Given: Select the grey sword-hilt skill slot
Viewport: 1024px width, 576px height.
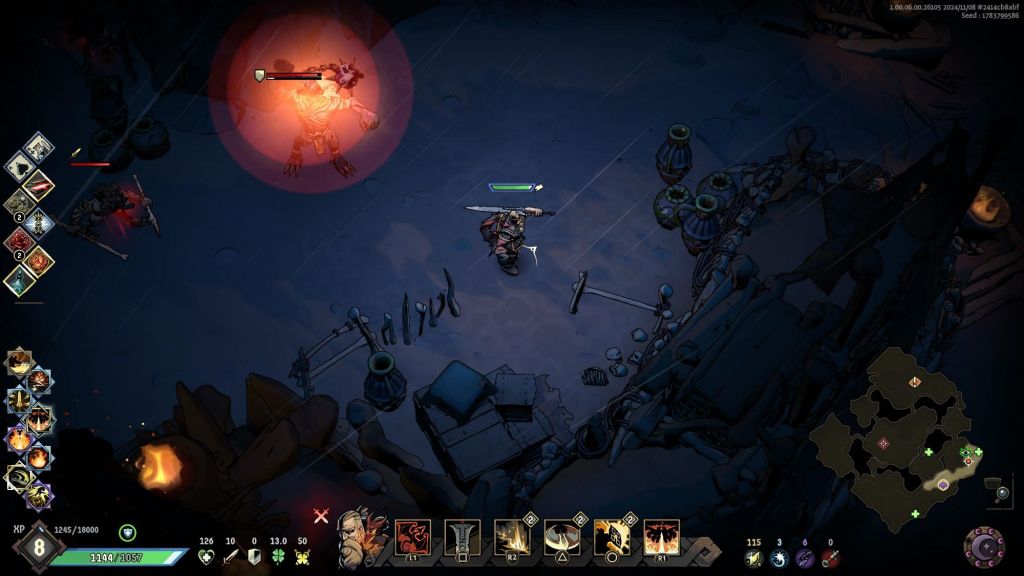Looking at the screenshot, I should 462,537.
